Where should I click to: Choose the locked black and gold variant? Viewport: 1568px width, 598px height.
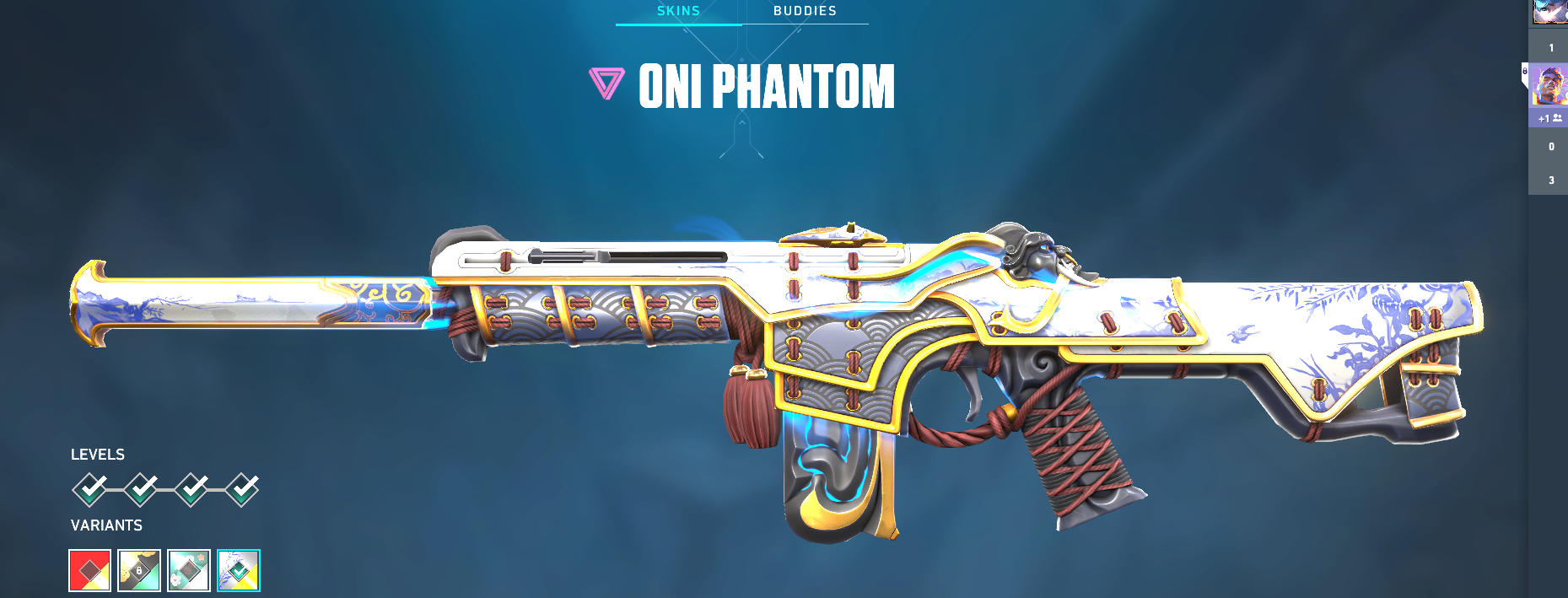tap(139, 570)
